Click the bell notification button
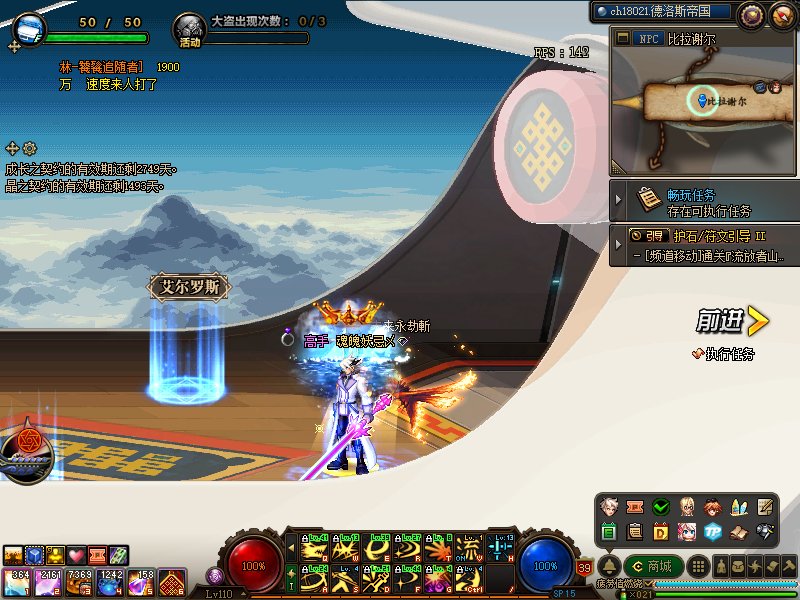This screenshot has height=600, width=800. (608, 567)
